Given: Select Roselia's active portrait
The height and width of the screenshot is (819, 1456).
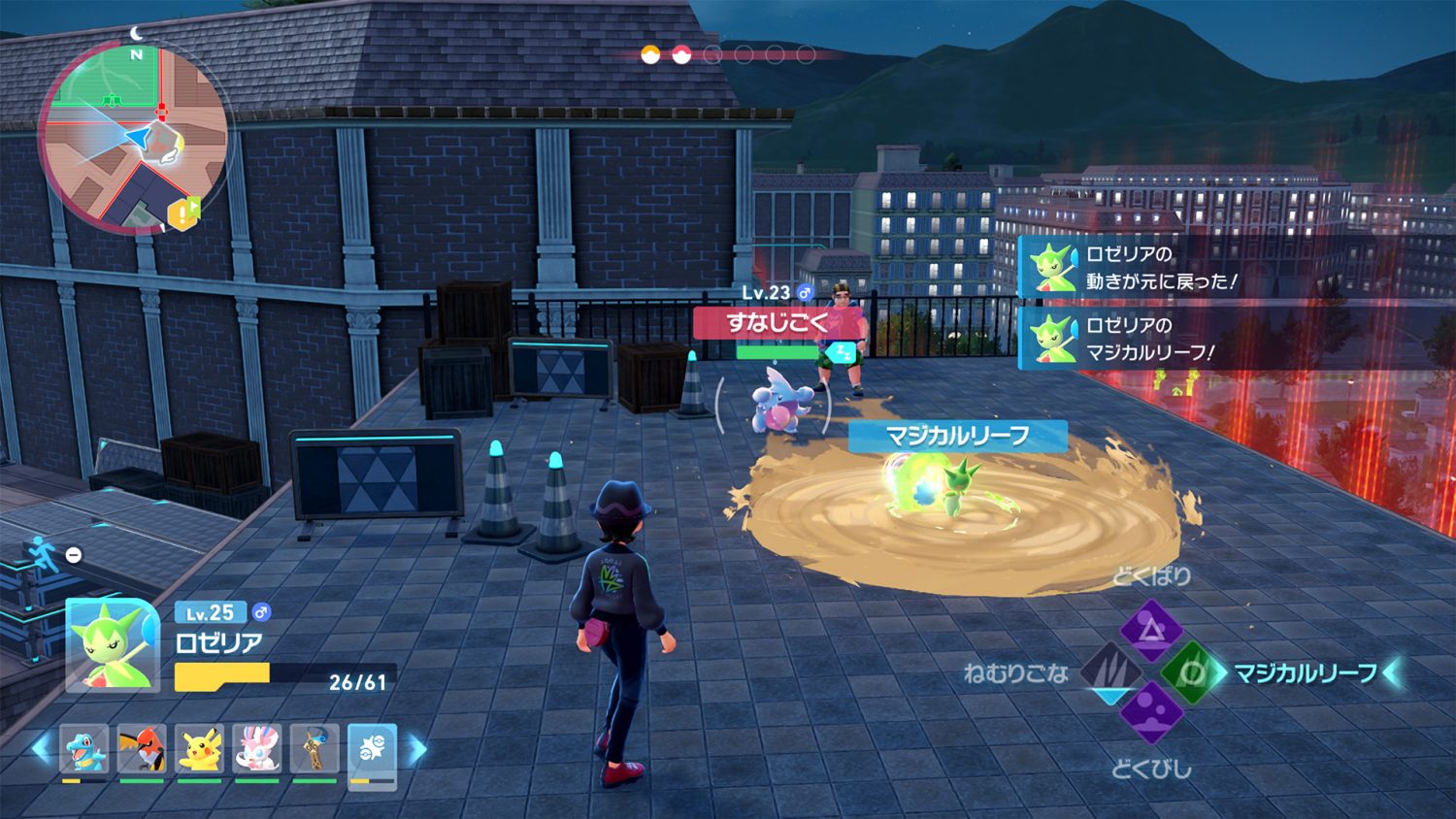Looking at the screenshot, I should (x=113, y=644).
